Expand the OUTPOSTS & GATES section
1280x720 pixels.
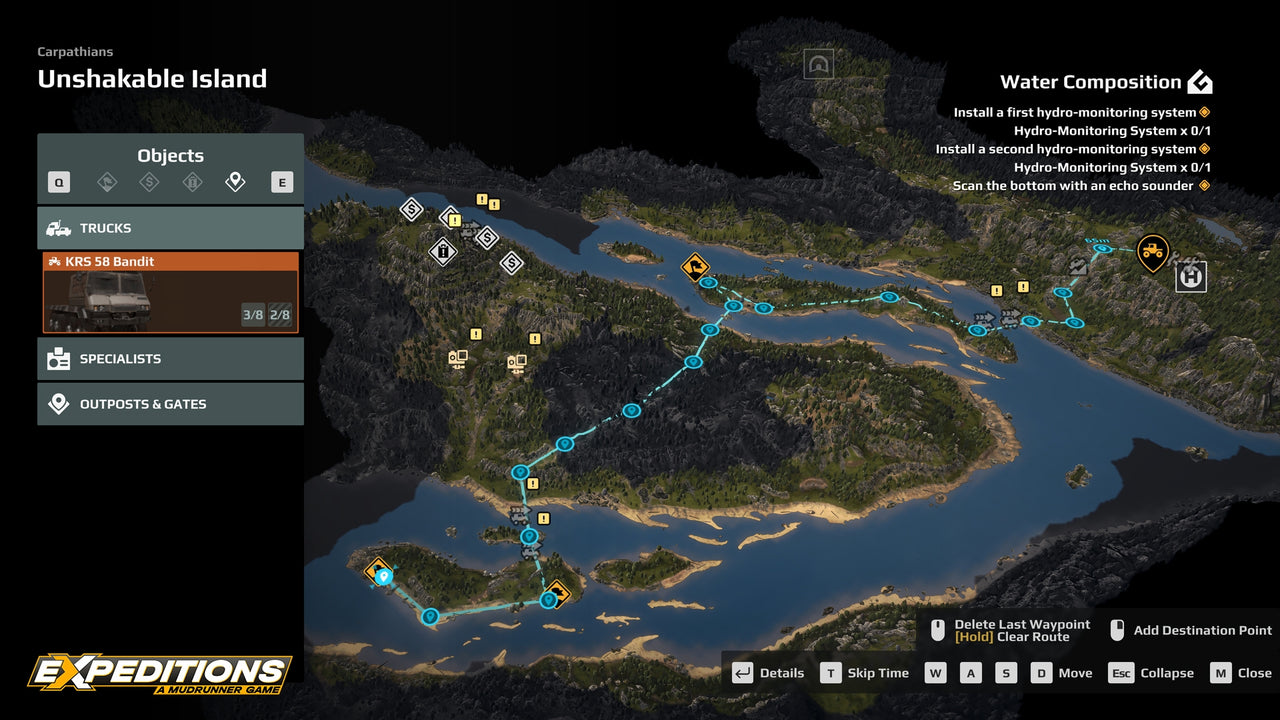coord(170,403)
